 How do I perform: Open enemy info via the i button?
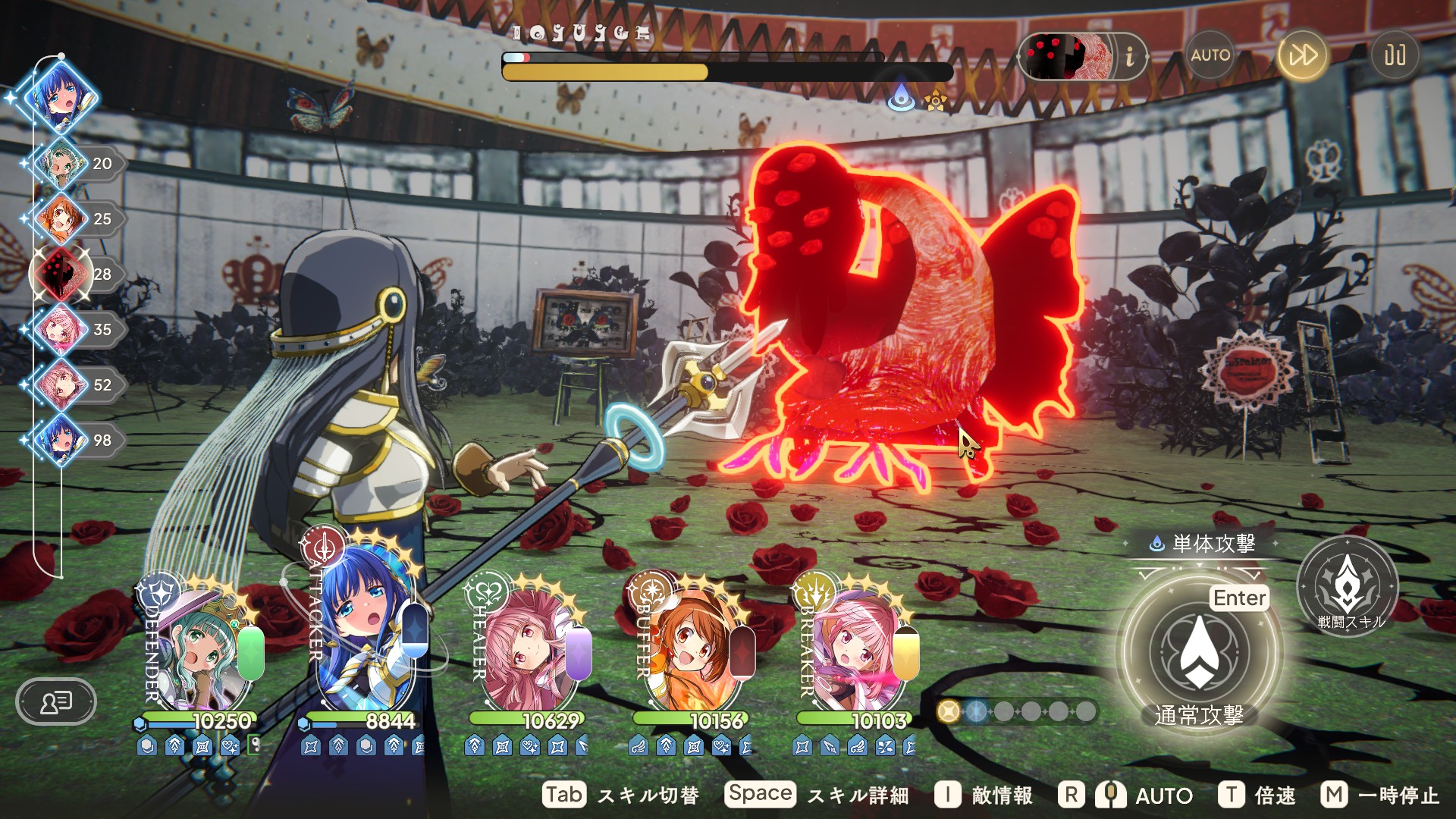(1129, 56)
